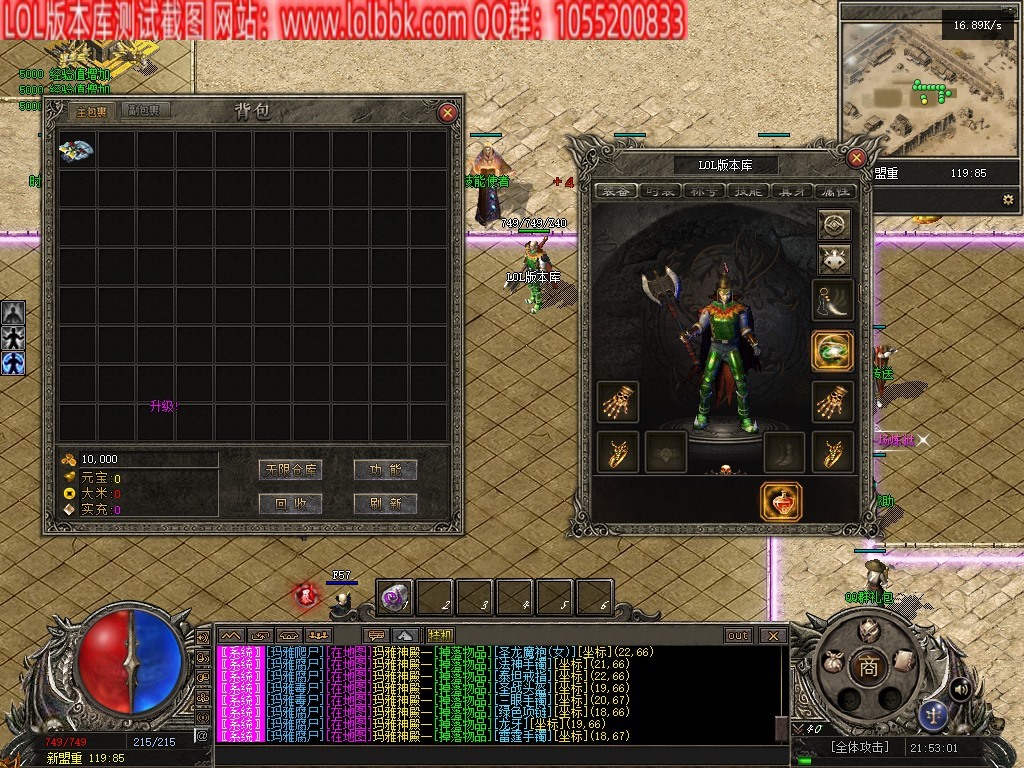Show the 属性 attributes tab
The height and width of the screenshot is (768, 1024).
835,191
